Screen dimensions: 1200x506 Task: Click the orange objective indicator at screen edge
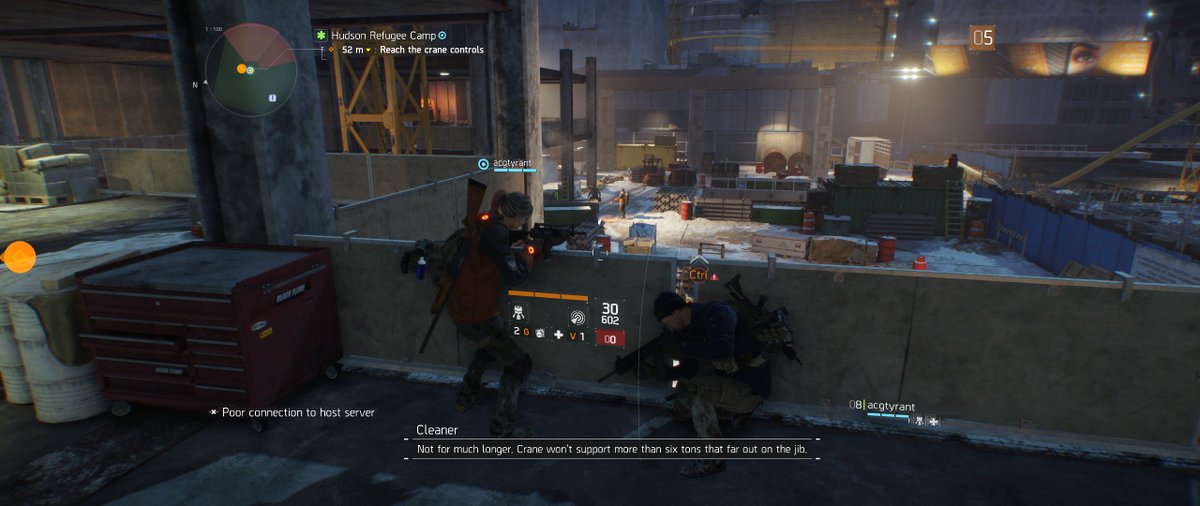(x=19, y=258)
